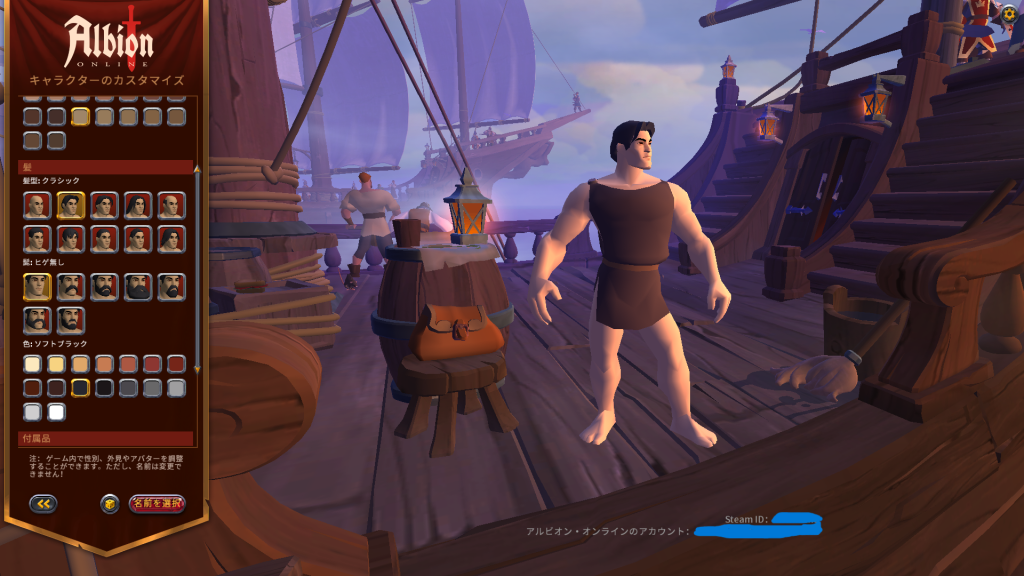
Task: Select the full black beard portrait
Action: pos(138,287)
